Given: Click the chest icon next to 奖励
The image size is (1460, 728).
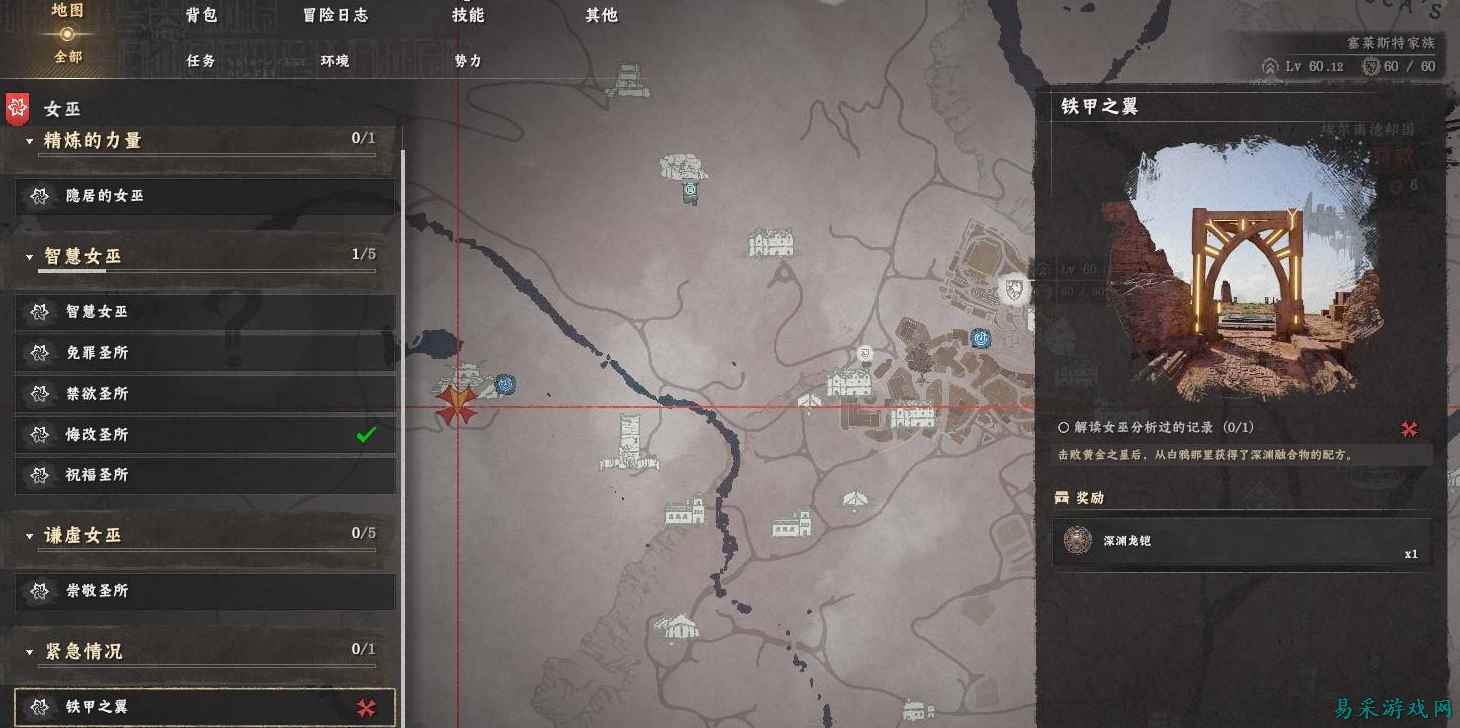Looking at the screenshot, I should pyautogui.click(x=1063, y=497).
